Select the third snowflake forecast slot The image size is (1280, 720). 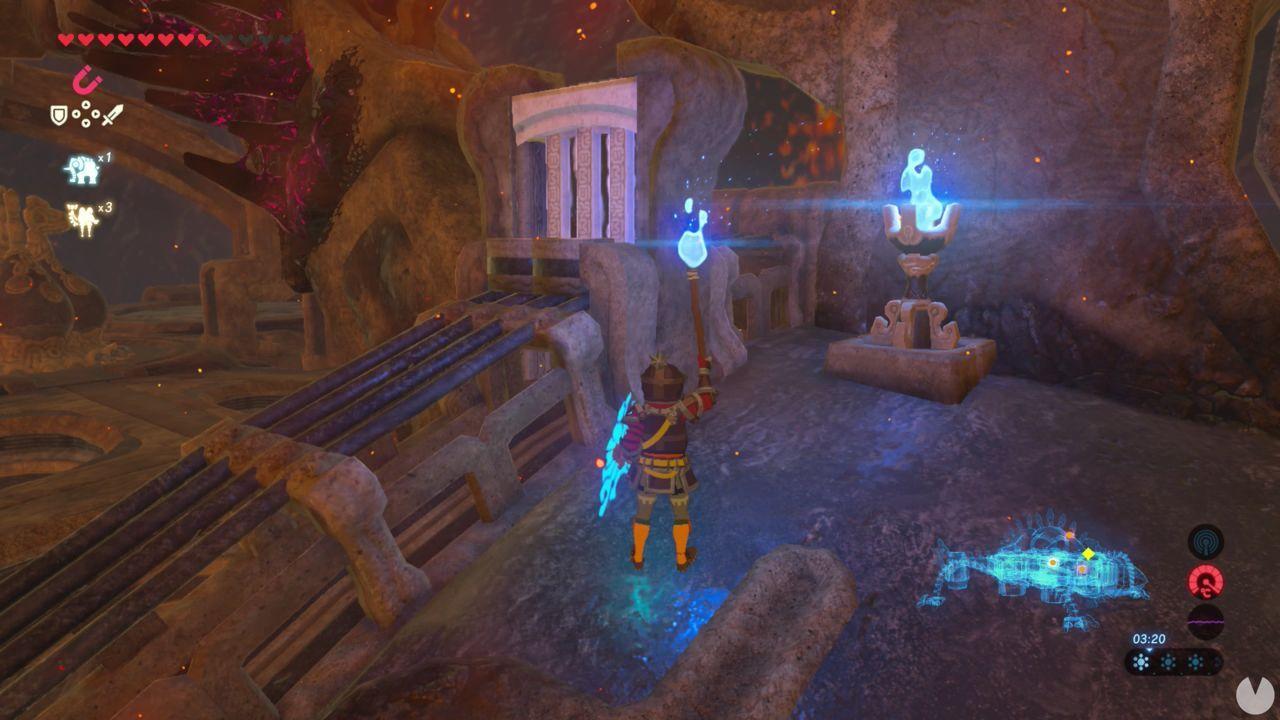(x=1195, y=662)
